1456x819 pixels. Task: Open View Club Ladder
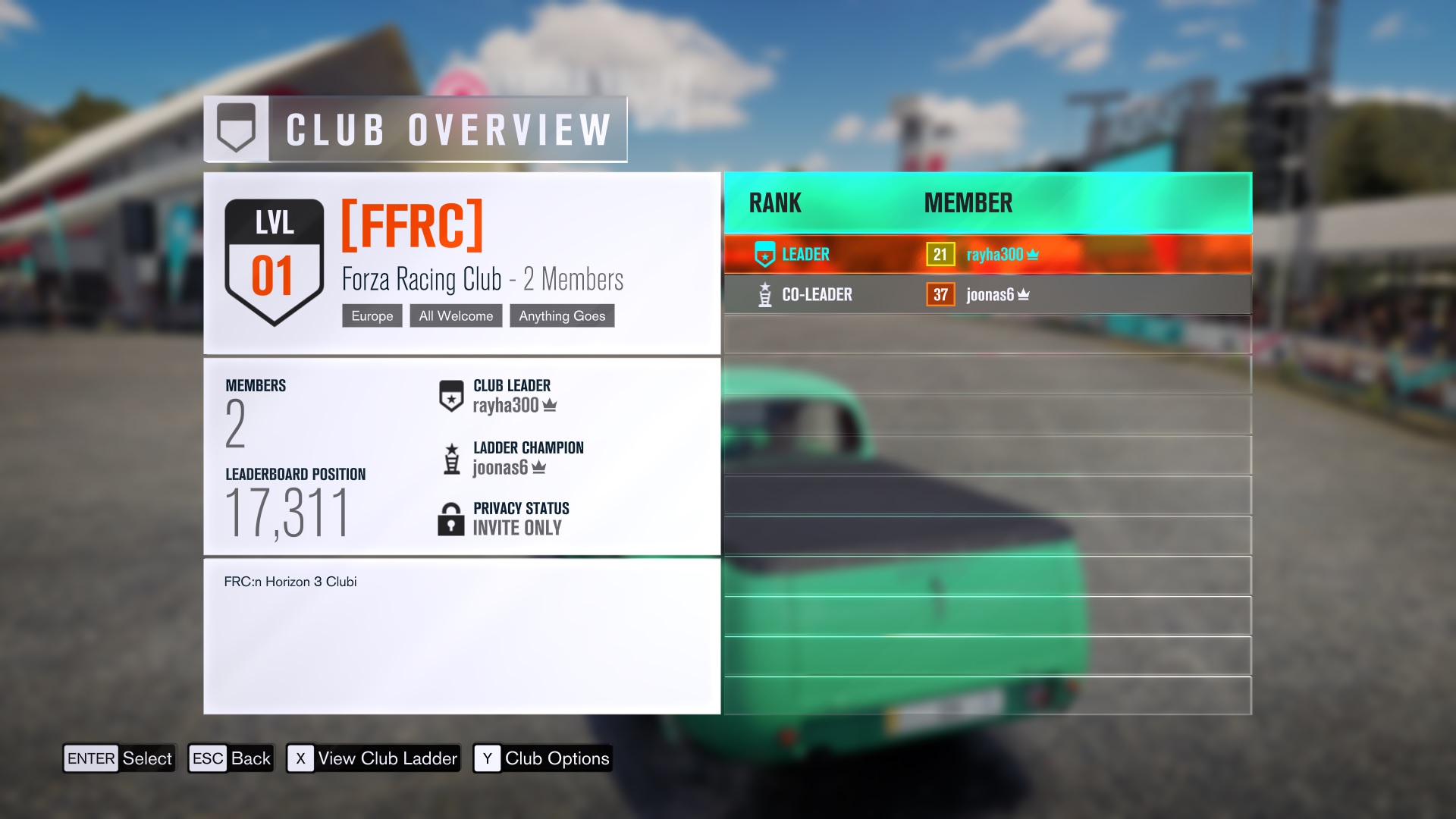pyautogui.click(x=373, y=758)
